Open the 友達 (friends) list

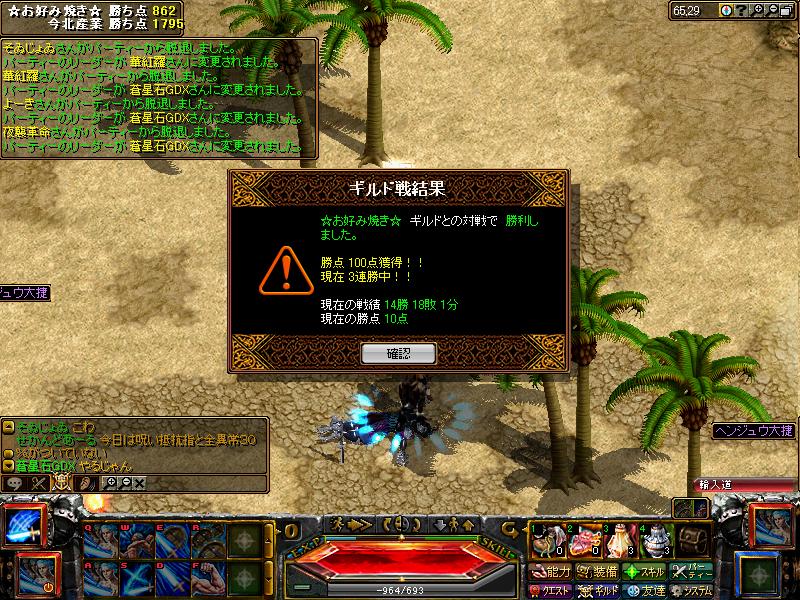[644, 590]
